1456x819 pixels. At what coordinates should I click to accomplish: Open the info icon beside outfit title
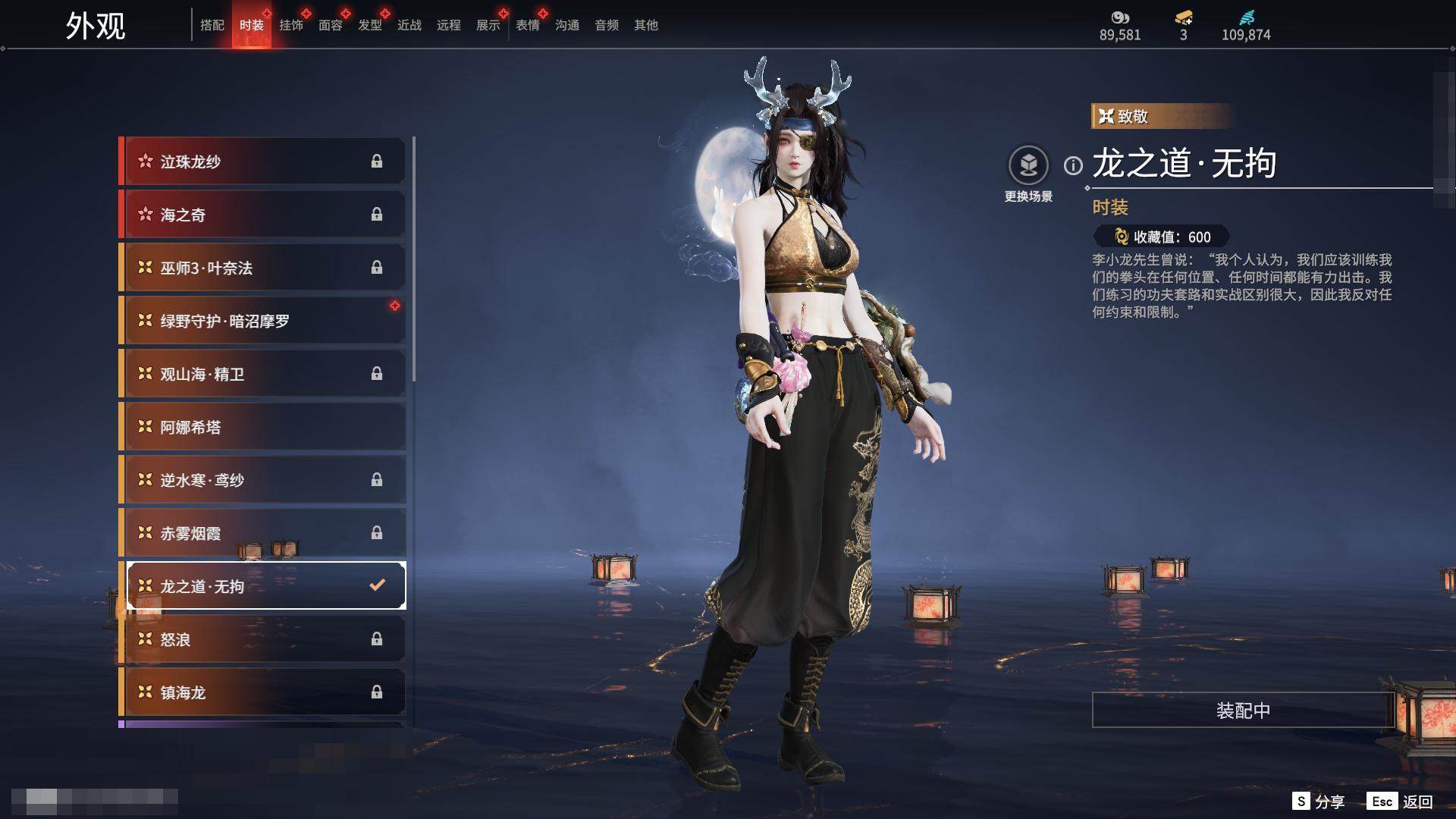coord(1073,165)
